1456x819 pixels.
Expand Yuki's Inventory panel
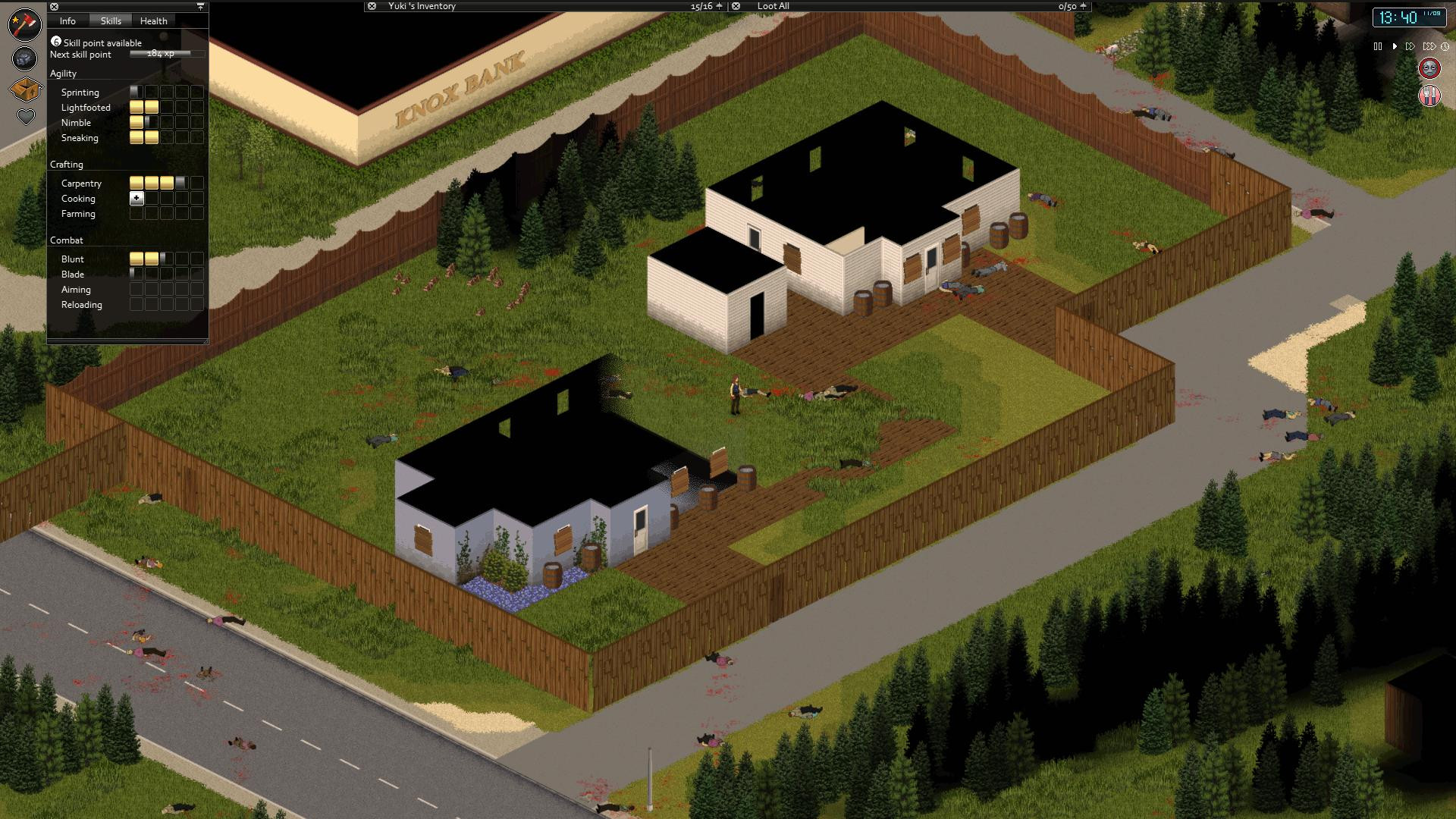422,6
